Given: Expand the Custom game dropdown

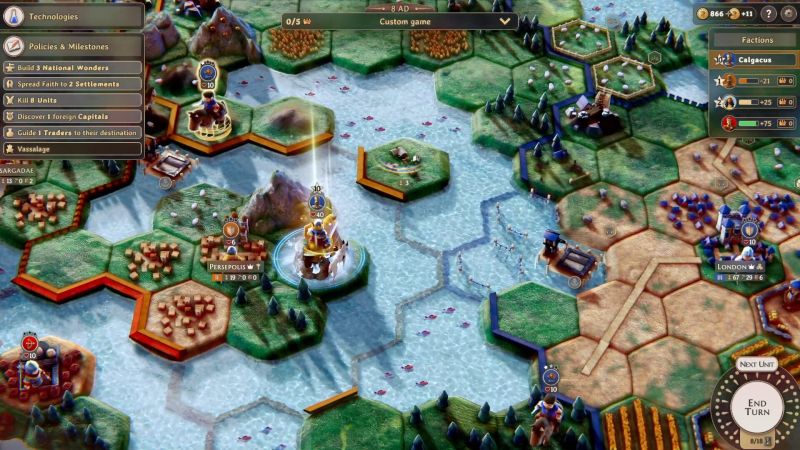Looking at the screenshot, I should 505,21.
